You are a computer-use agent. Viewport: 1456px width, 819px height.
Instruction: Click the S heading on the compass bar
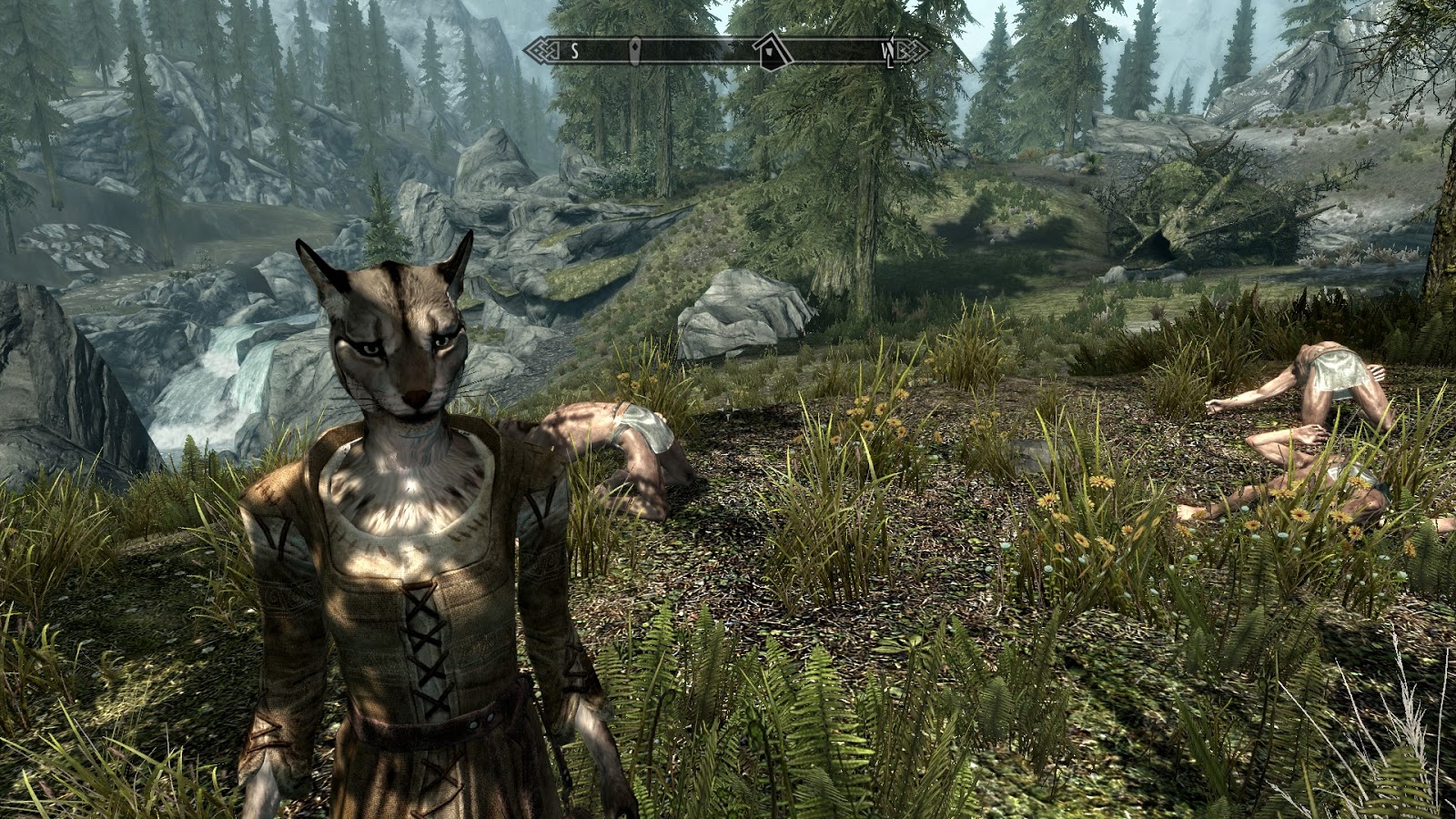575,52
